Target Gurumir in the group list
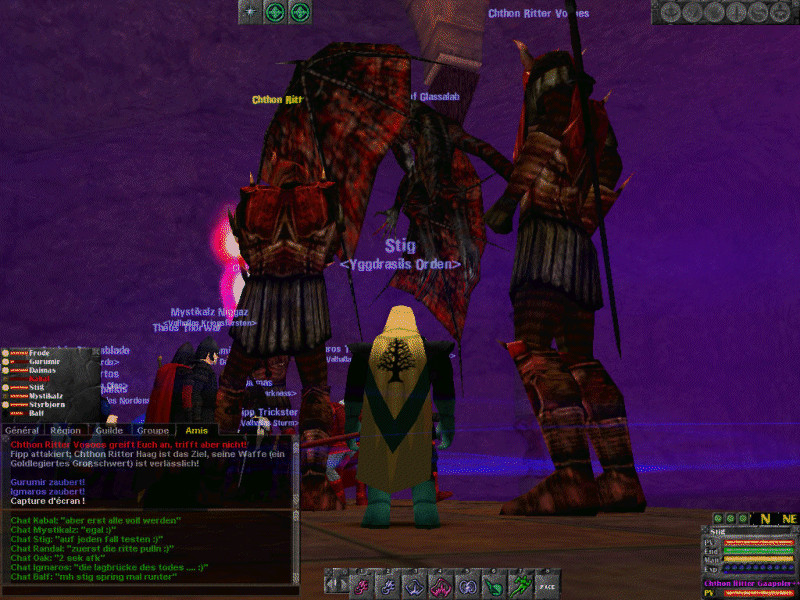800x600 pixels. pos(43,362)
